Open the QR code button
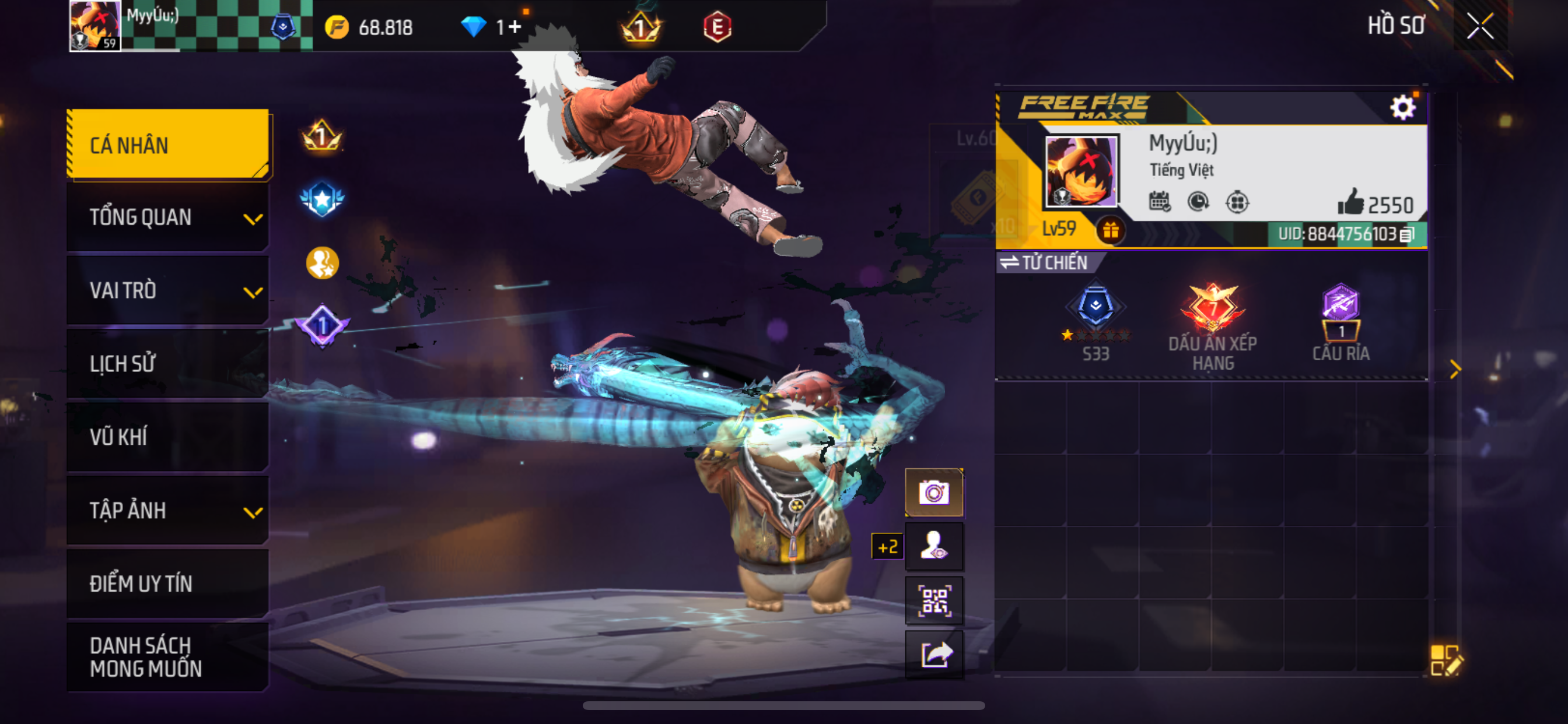The image size is (1568, 724). [x=934, y=600]
